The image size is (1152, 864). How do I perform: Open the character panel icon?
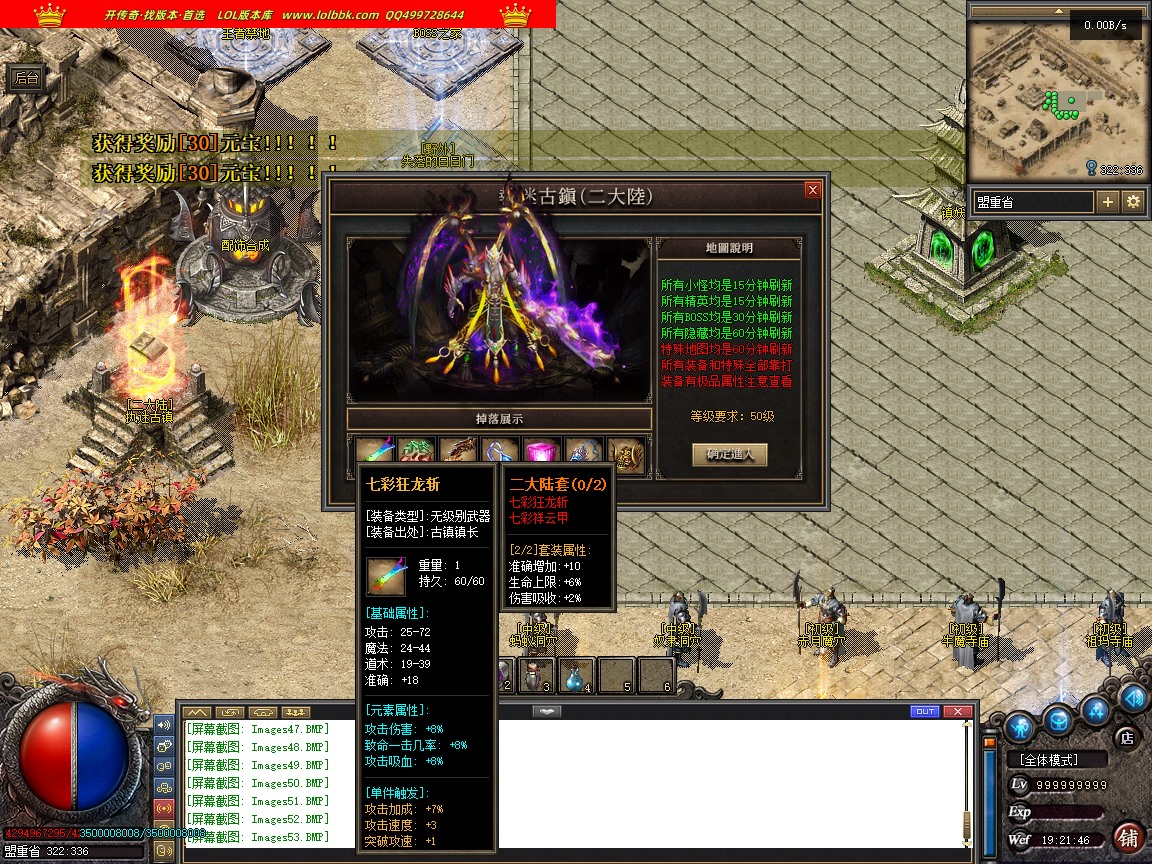[1020, 723]
